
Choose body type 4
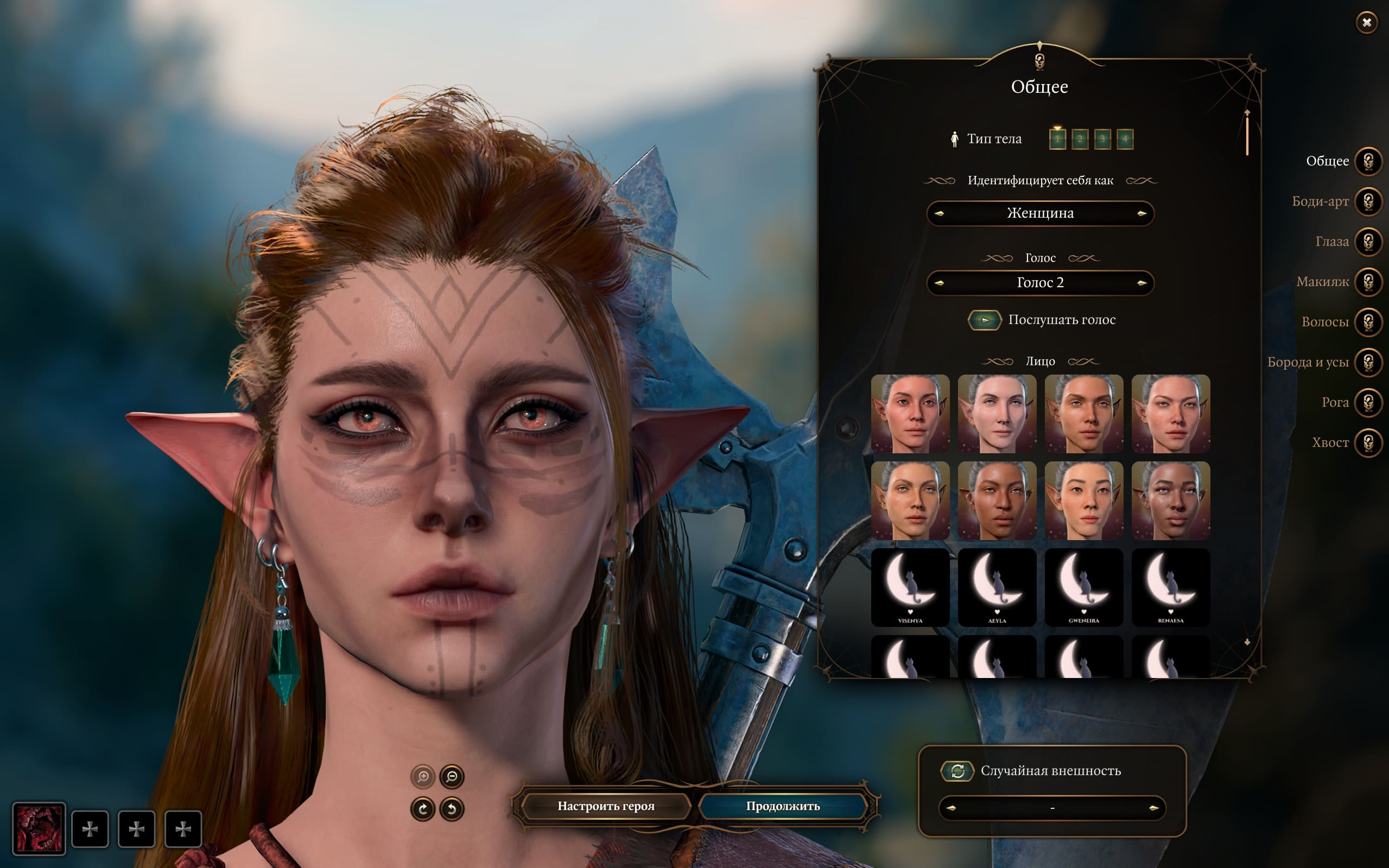pyautogui.click(x=1125, y=139)
